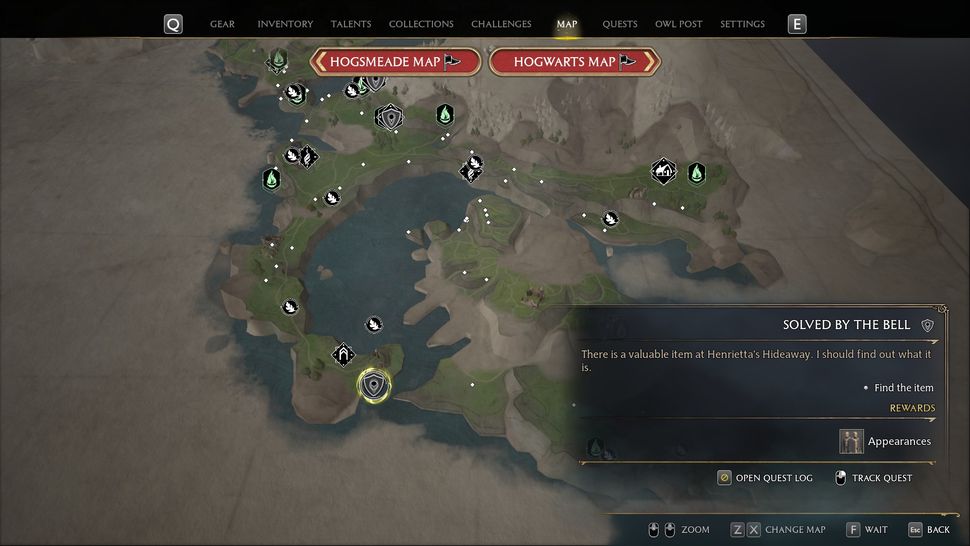The height and width of the screenshot is (546, 970).
Task: Switch to the Owl Post tab
Action: [679, 24]
